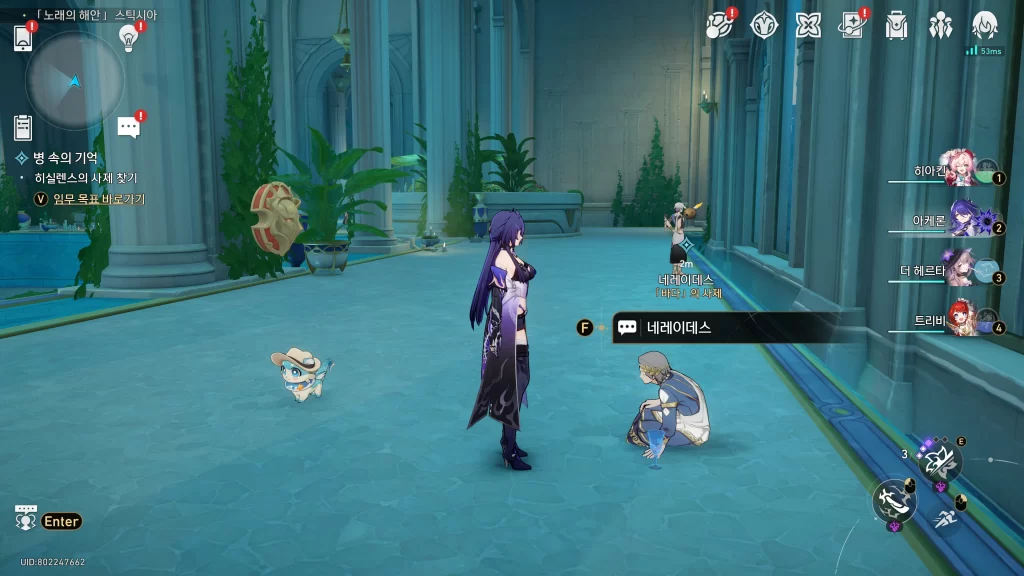Switch to party member 더 헤르타
This screenshot has width=1024, height=576.
[962, 271]
